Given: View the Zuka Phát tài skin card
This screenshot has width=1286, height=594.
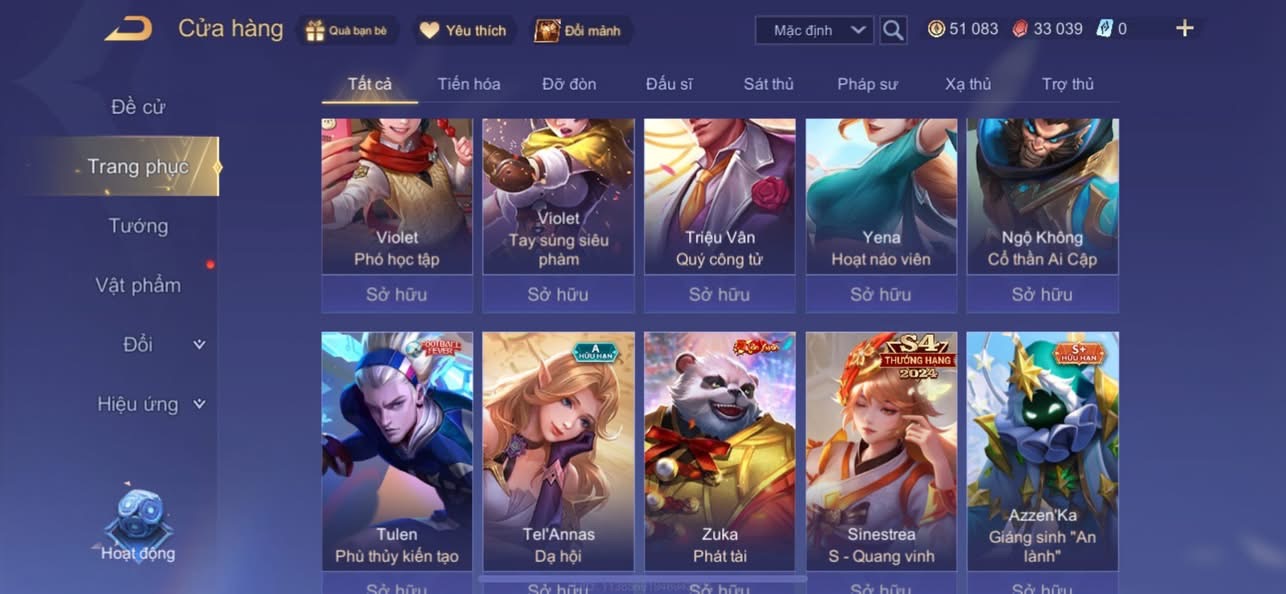Looking at the screenshot, I should (x=720, y=450).
